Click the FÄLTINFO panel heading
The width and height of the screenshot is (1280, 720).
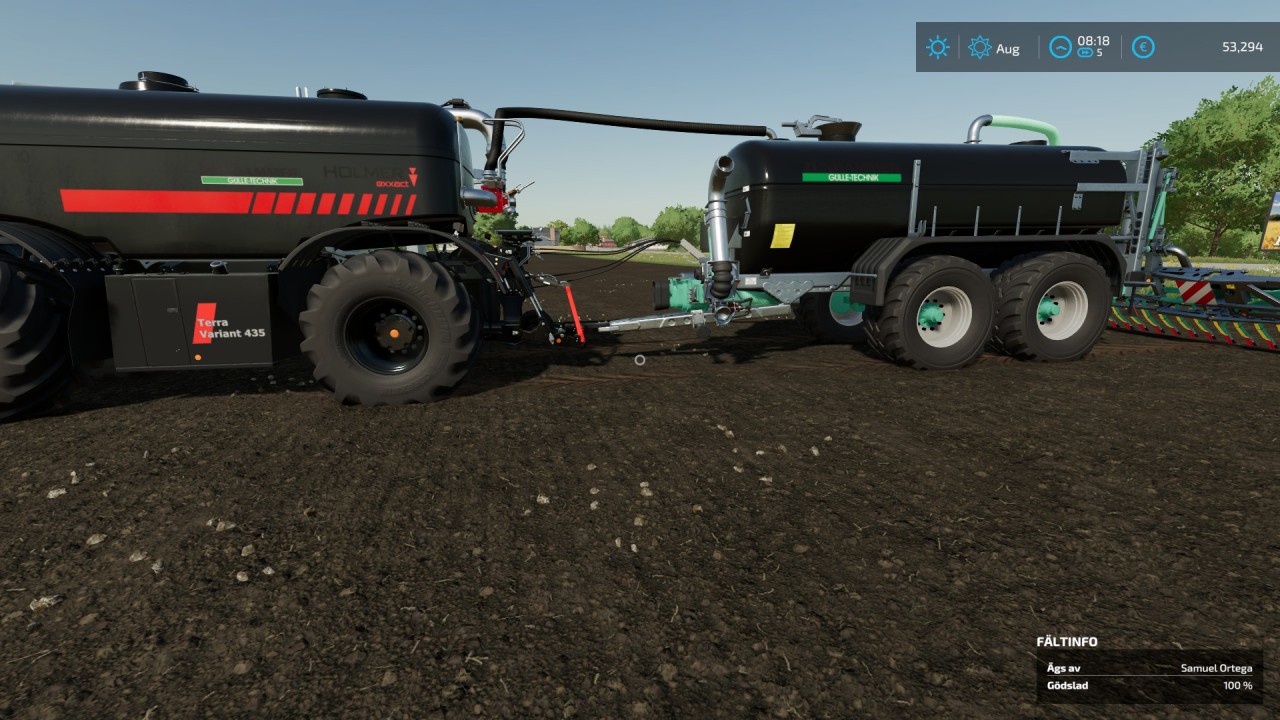1066,641
